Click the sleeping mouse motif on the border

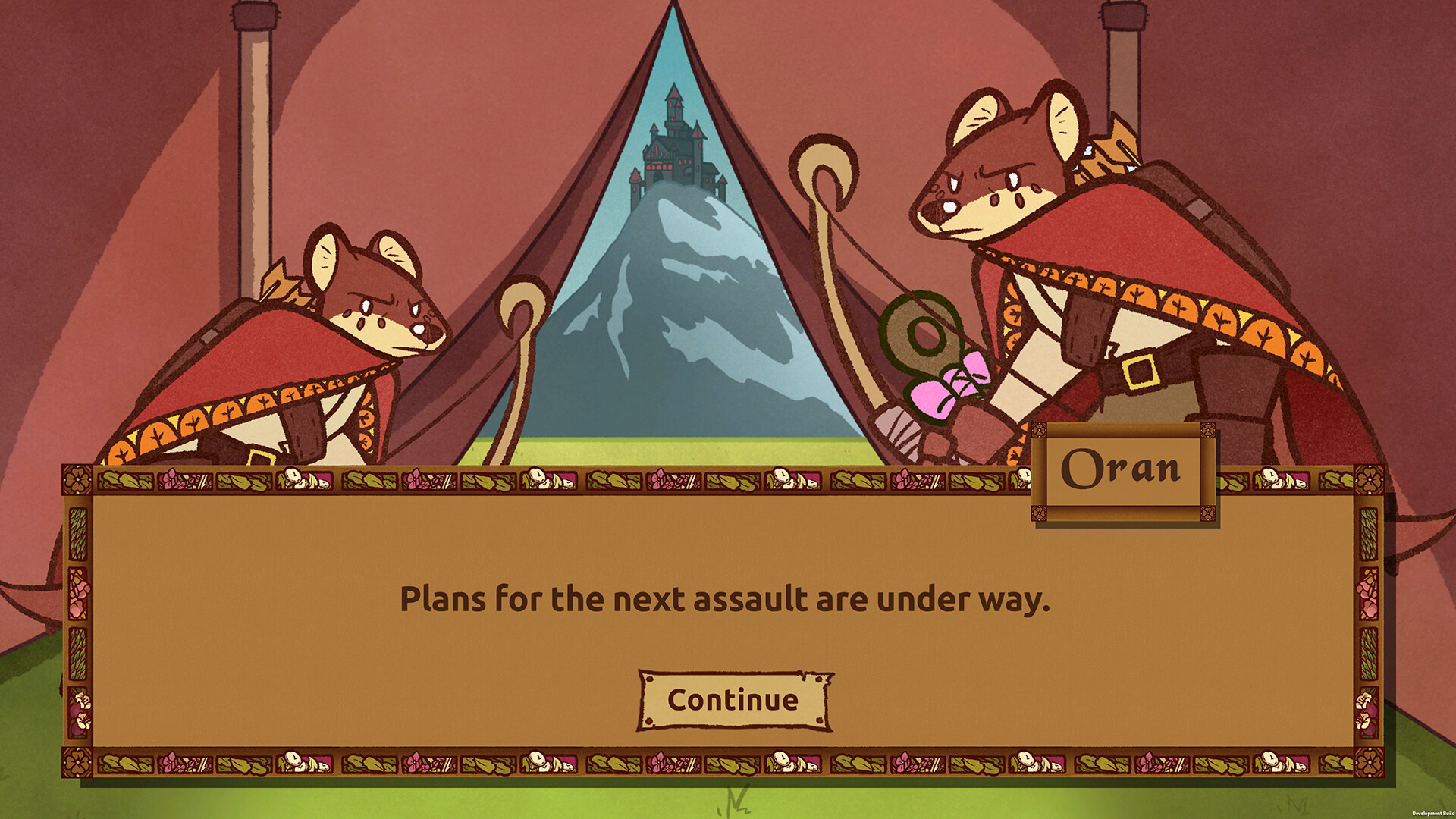303,480
